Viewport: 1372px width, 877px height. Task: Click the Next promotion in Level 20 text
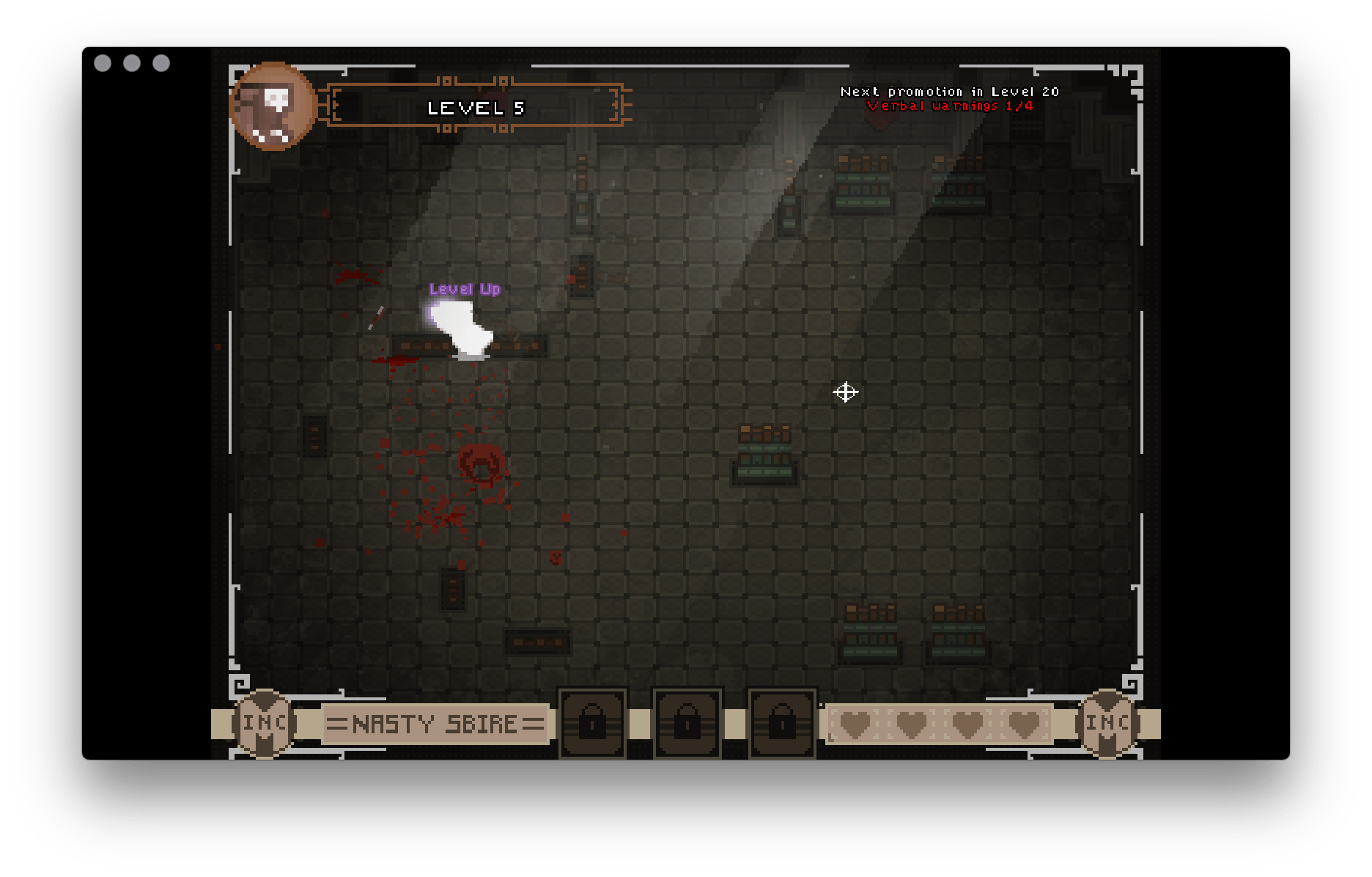[x=949, y=91]
